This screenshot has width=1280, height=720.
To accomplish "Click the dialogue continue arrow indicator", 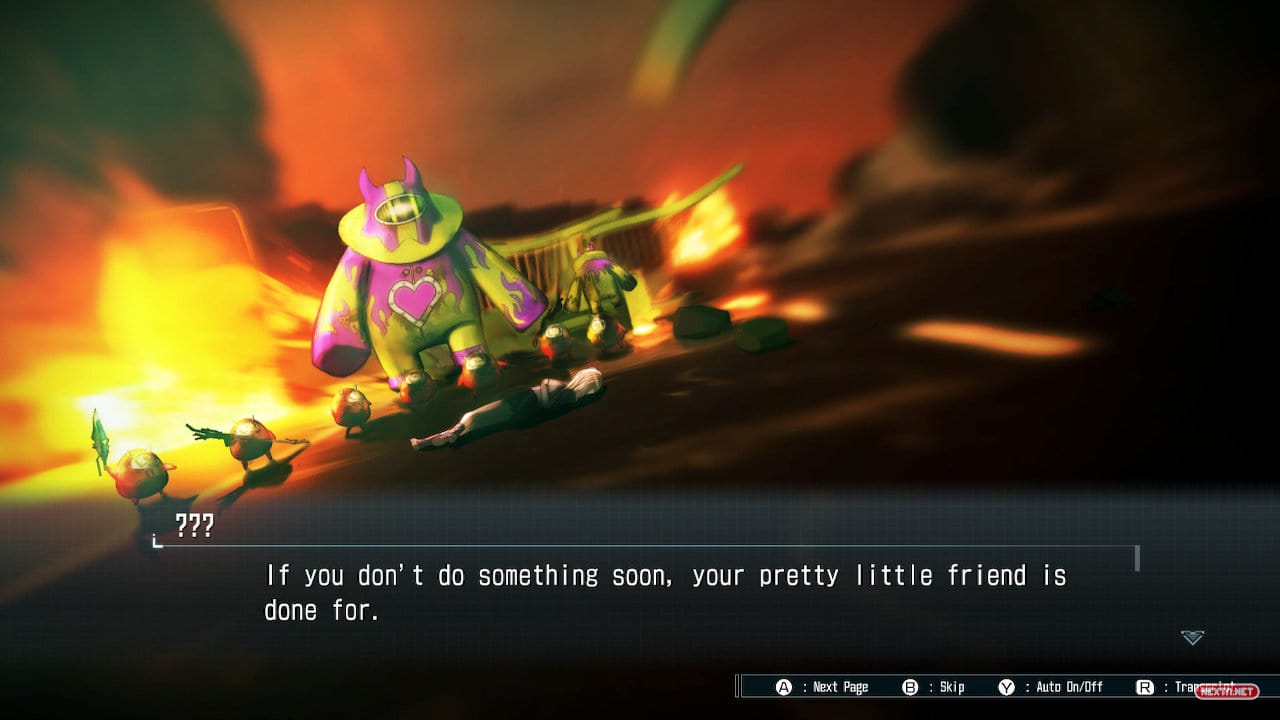I will pyautogui.click(x=1192, y=637).
